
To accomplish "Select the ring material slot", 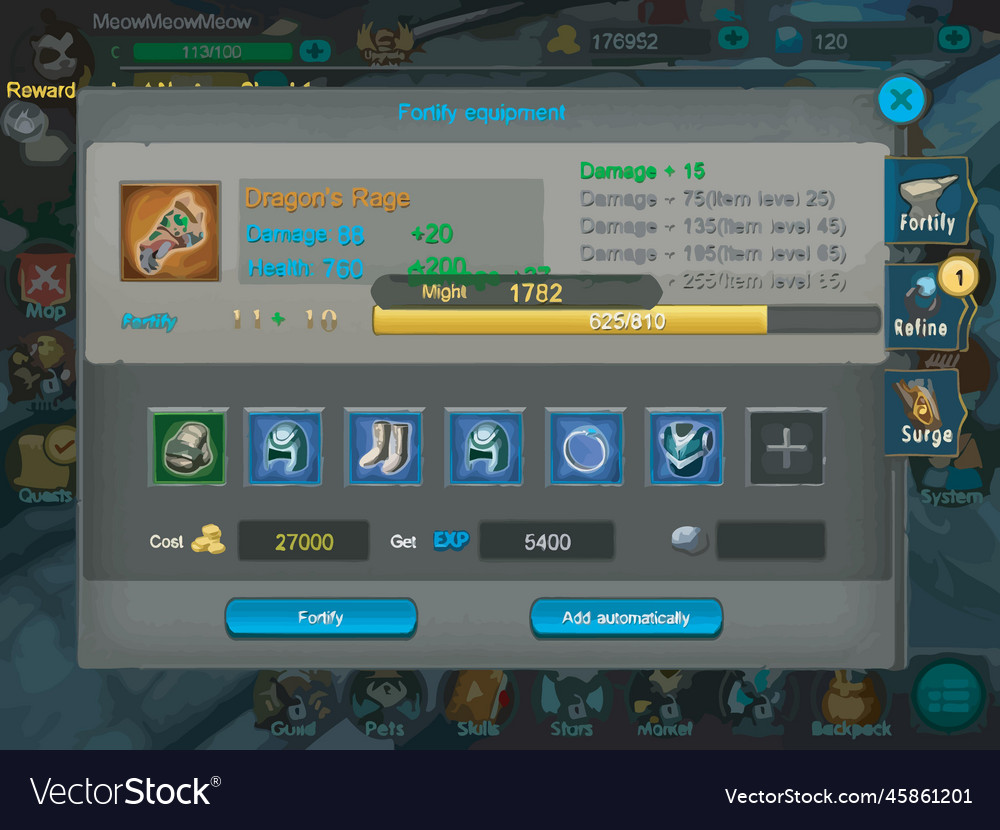I will point(585,447).
